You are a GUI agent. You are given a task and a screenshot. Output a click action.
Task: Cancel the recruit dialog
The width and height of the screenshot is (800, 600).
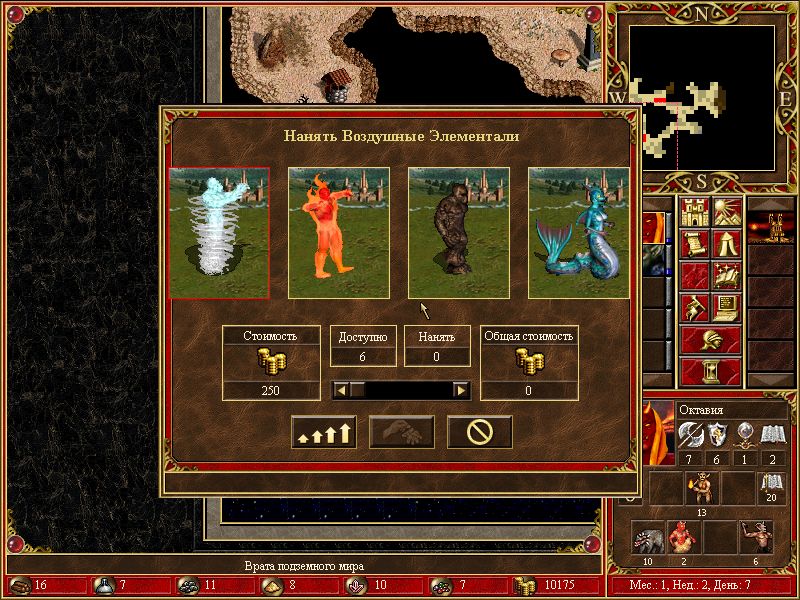480,432
